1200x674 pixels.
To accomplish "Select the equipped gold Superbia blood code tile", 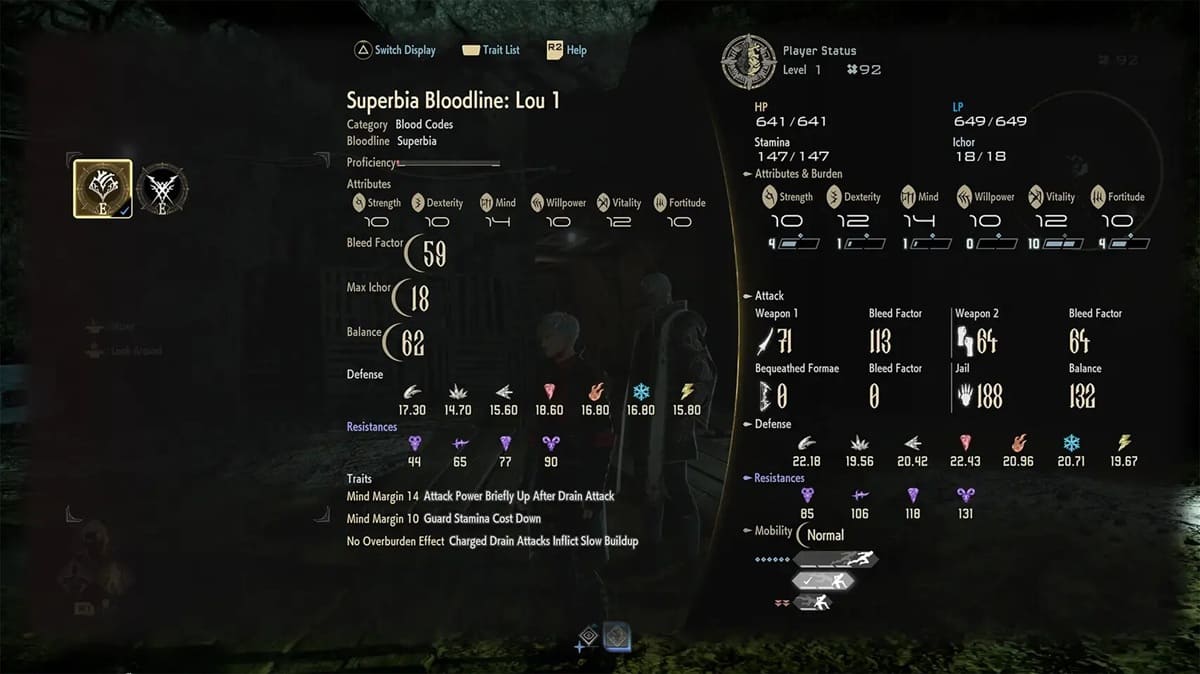I will point(102,188).
